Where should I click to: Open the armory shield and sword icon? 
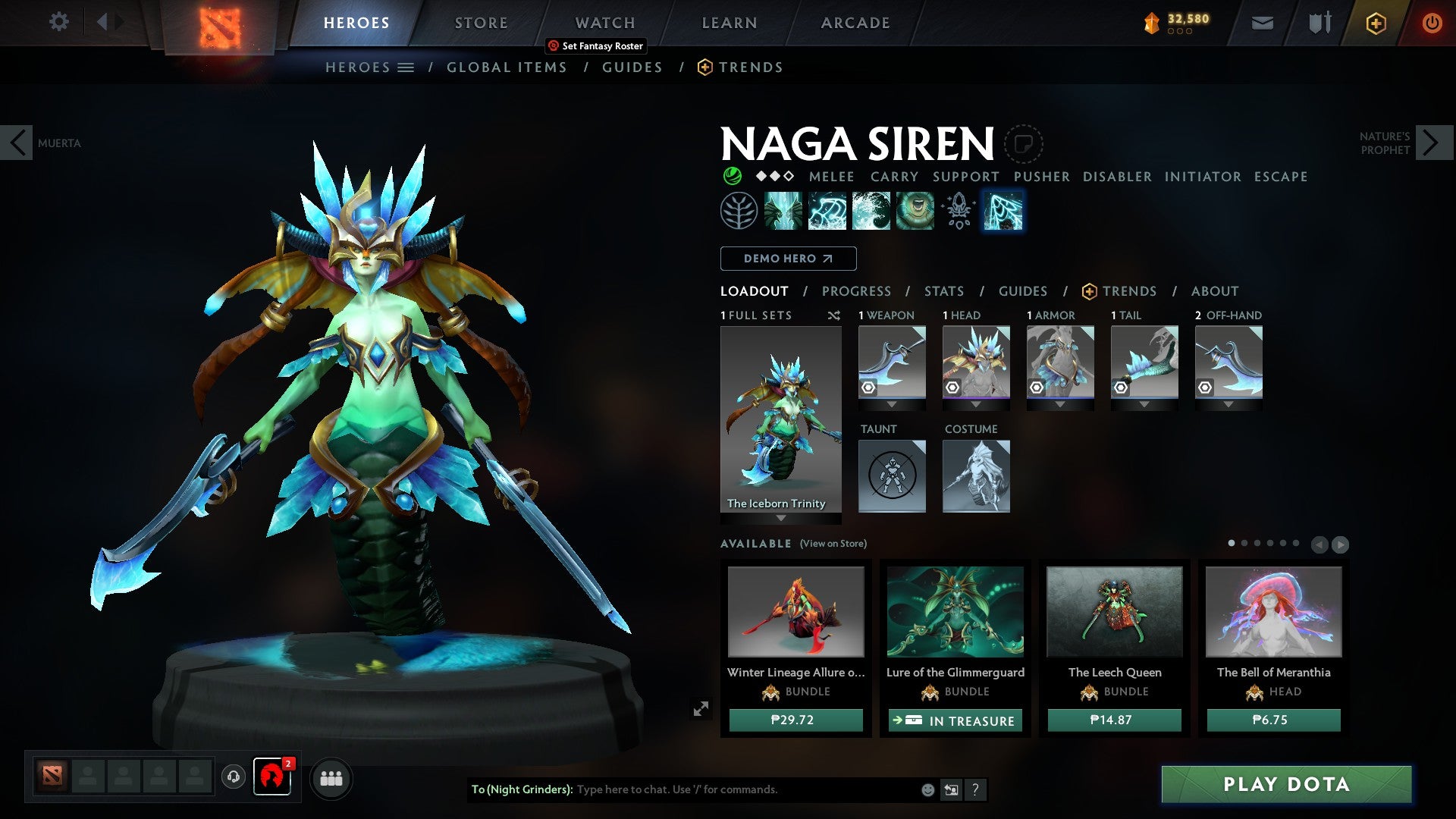point(1319,23)
